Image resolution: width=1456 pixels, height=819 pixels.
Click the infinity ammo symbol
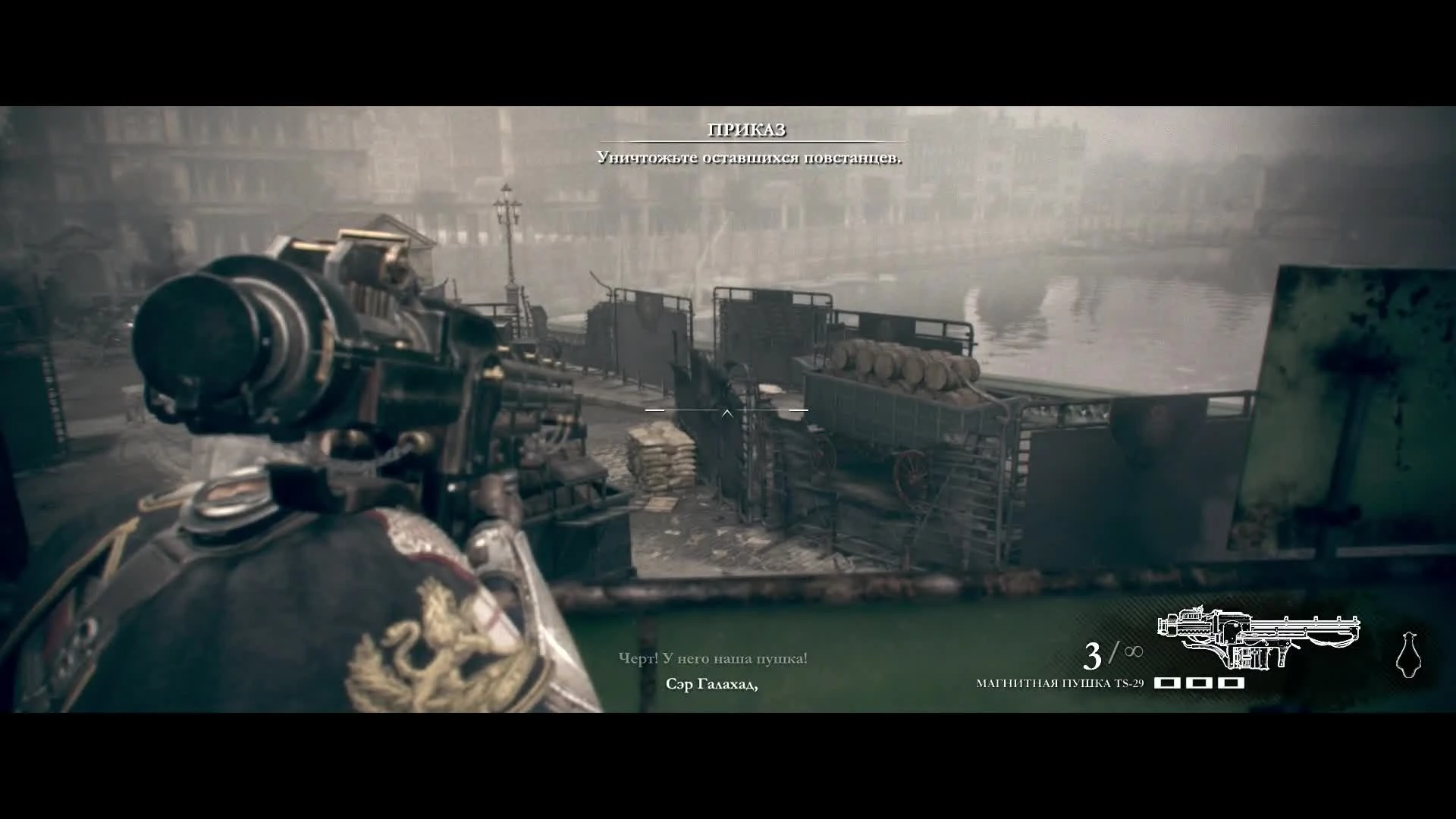[x=1134, y=650]
